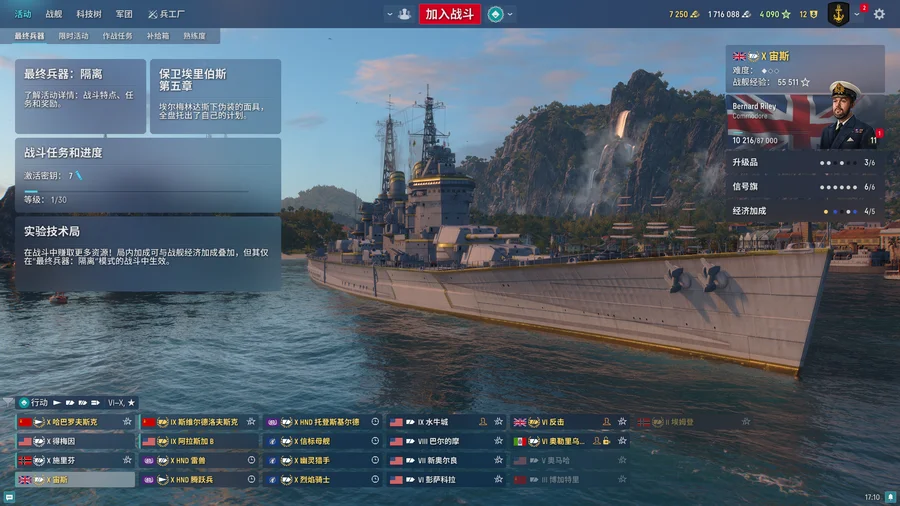
Task: Pick the VIII 巴尔的摩 ship
Action: point(445,441)
